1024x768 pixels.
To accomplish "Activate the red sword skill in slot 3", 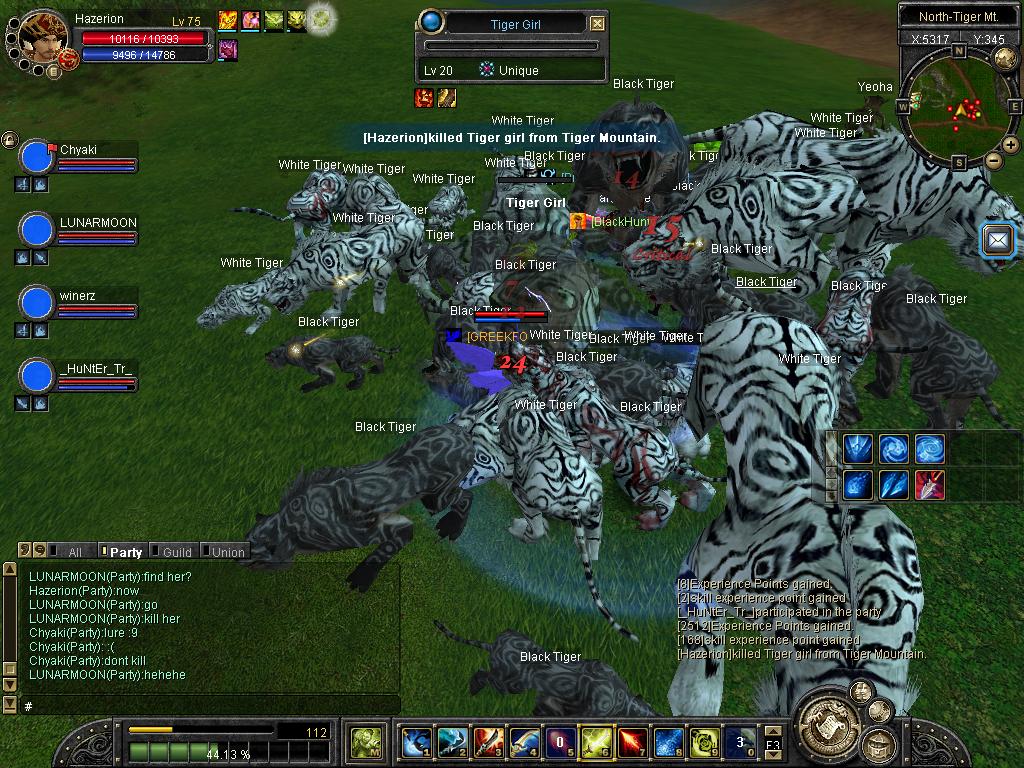I will click(x=488, y=742).
